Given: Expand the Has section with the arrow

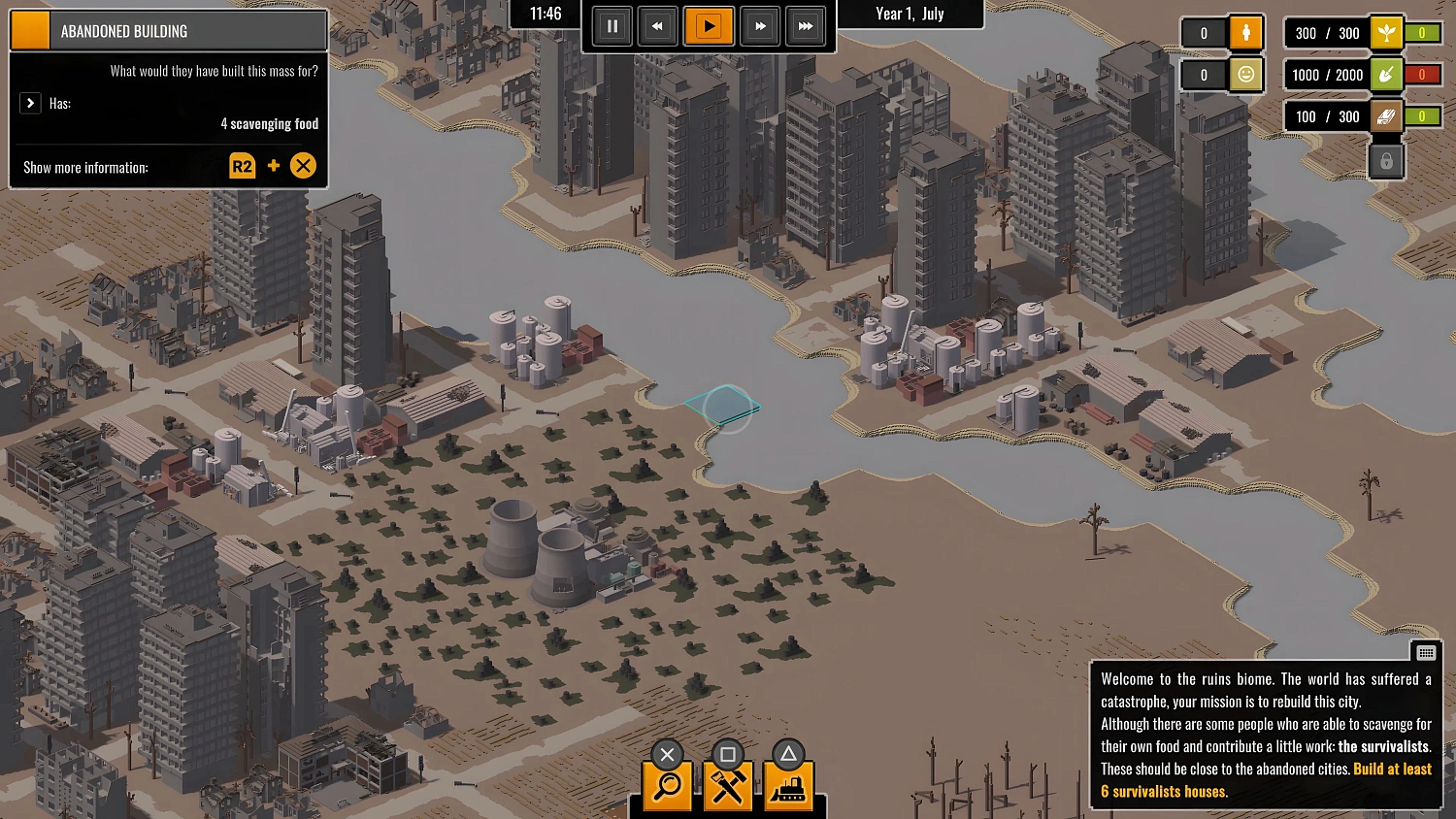Looking at the screenshot, I should [30, 103].
